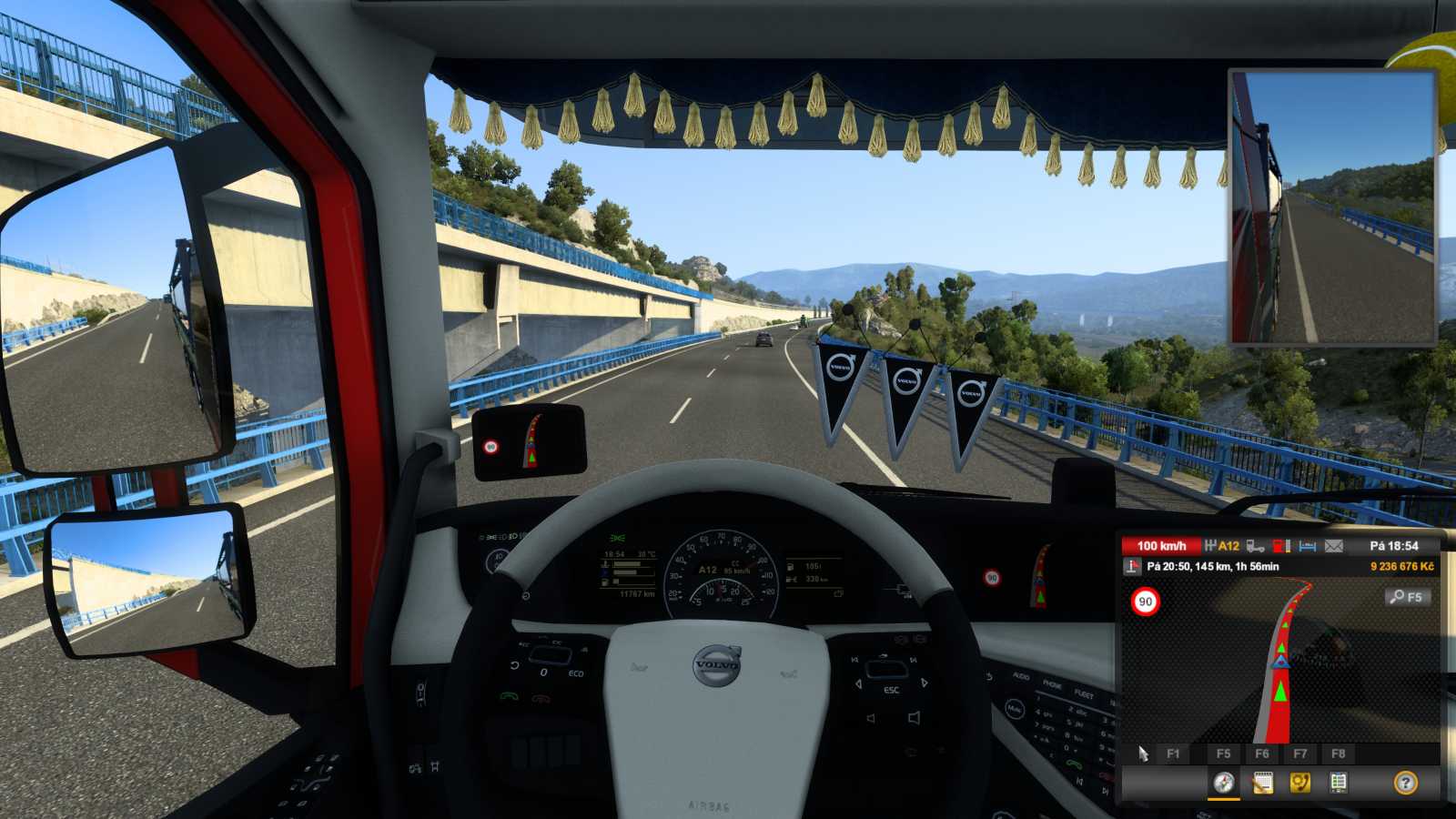1456x819 pixels.
Task: Open the truck diagnostics list icon
Action: point(1338,784)
